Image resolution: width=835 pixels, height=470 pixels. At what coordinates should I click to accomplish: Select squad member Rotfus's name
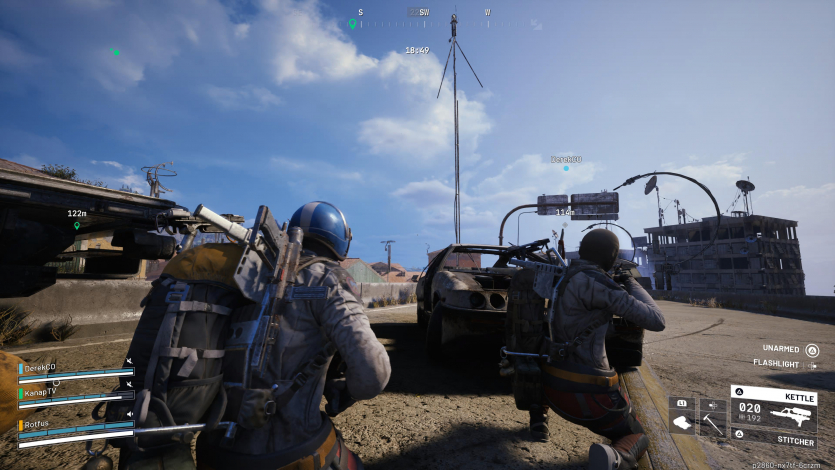[x=37, y=424]
